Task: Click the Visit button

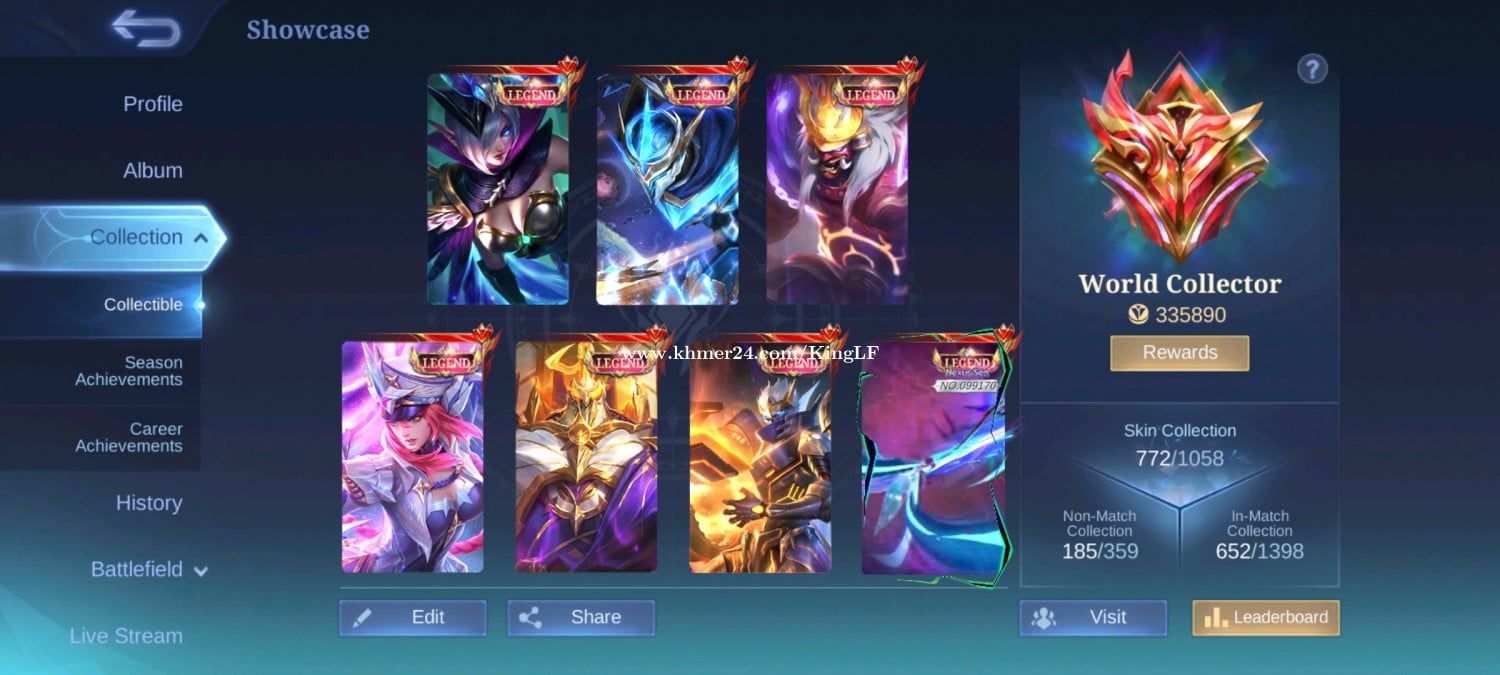Action: click(1093, 618)
